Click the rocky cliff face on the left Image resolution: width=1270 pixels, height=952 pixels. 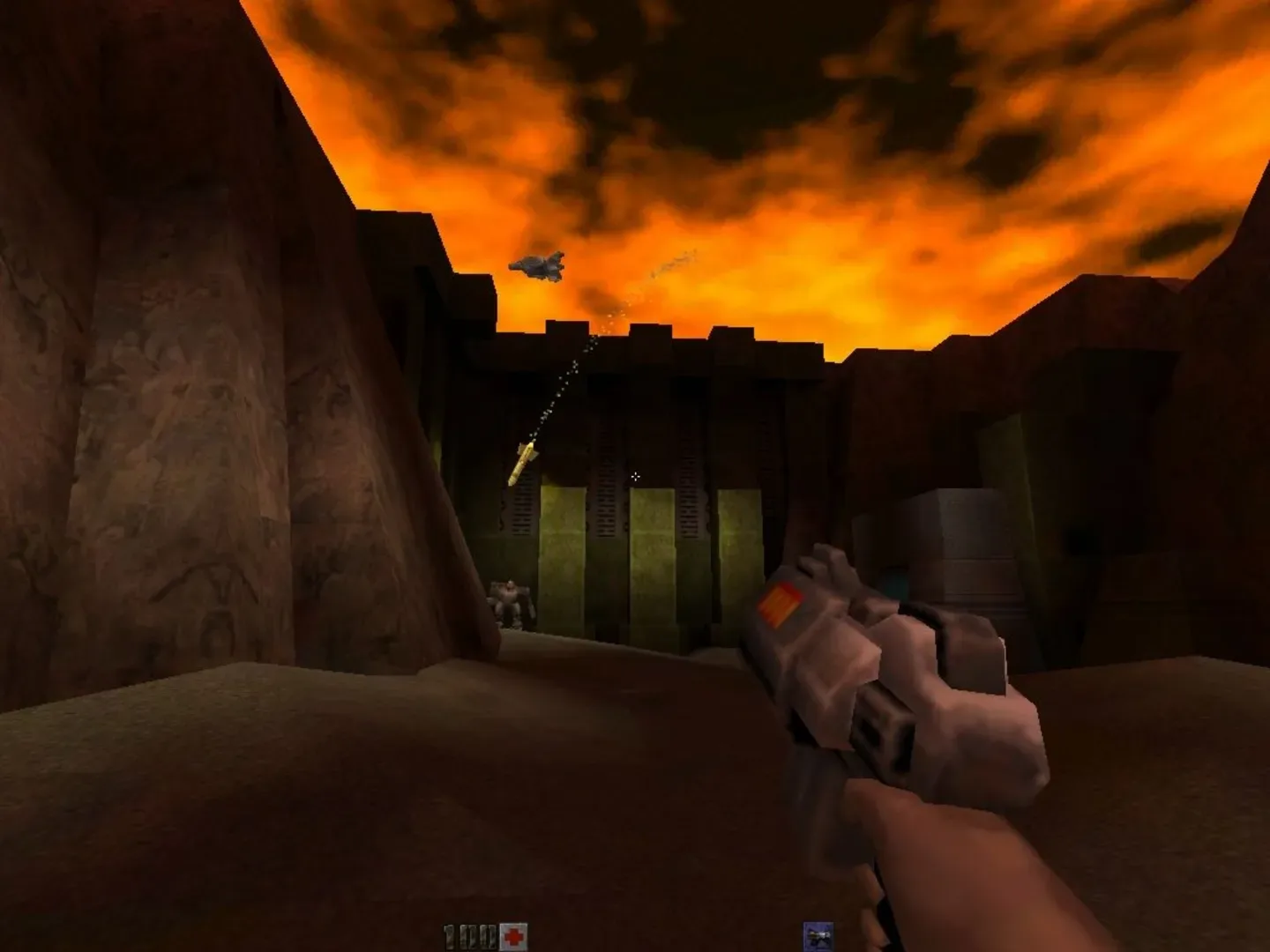176,397
